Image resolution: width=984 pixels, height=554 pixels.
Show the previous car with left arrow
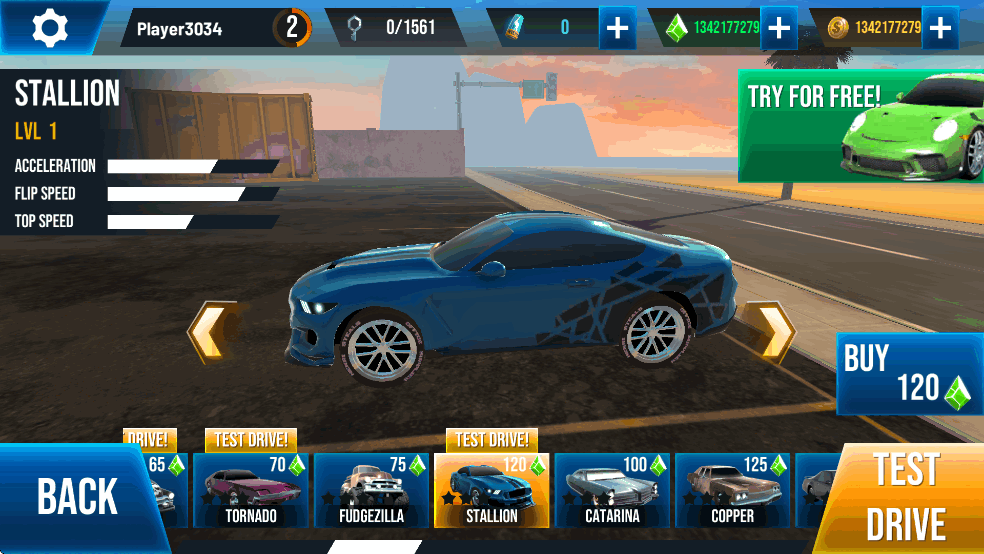[x=212, y=331]
